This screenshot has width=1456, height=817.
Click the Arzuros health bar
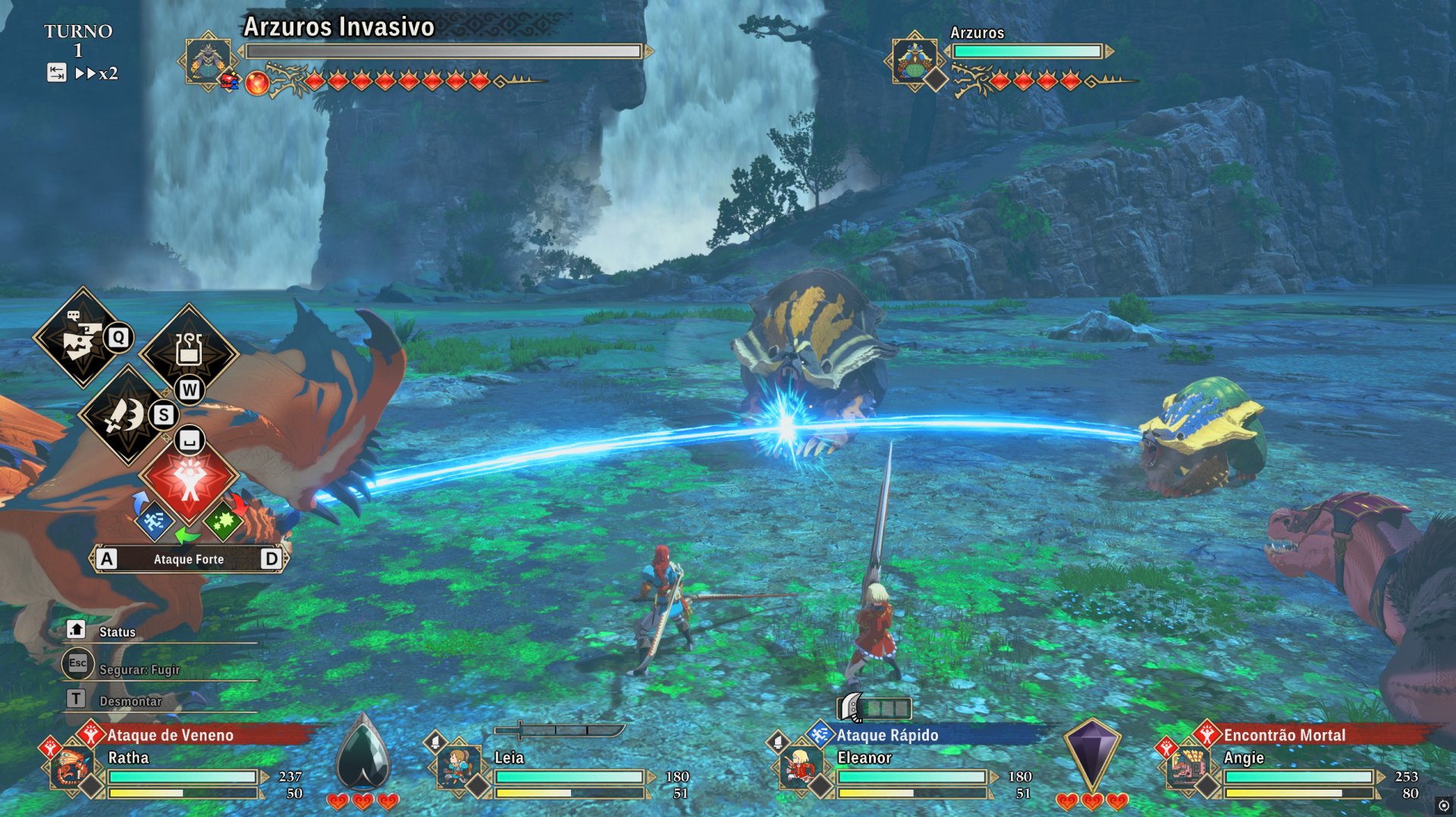[1027, 51]
